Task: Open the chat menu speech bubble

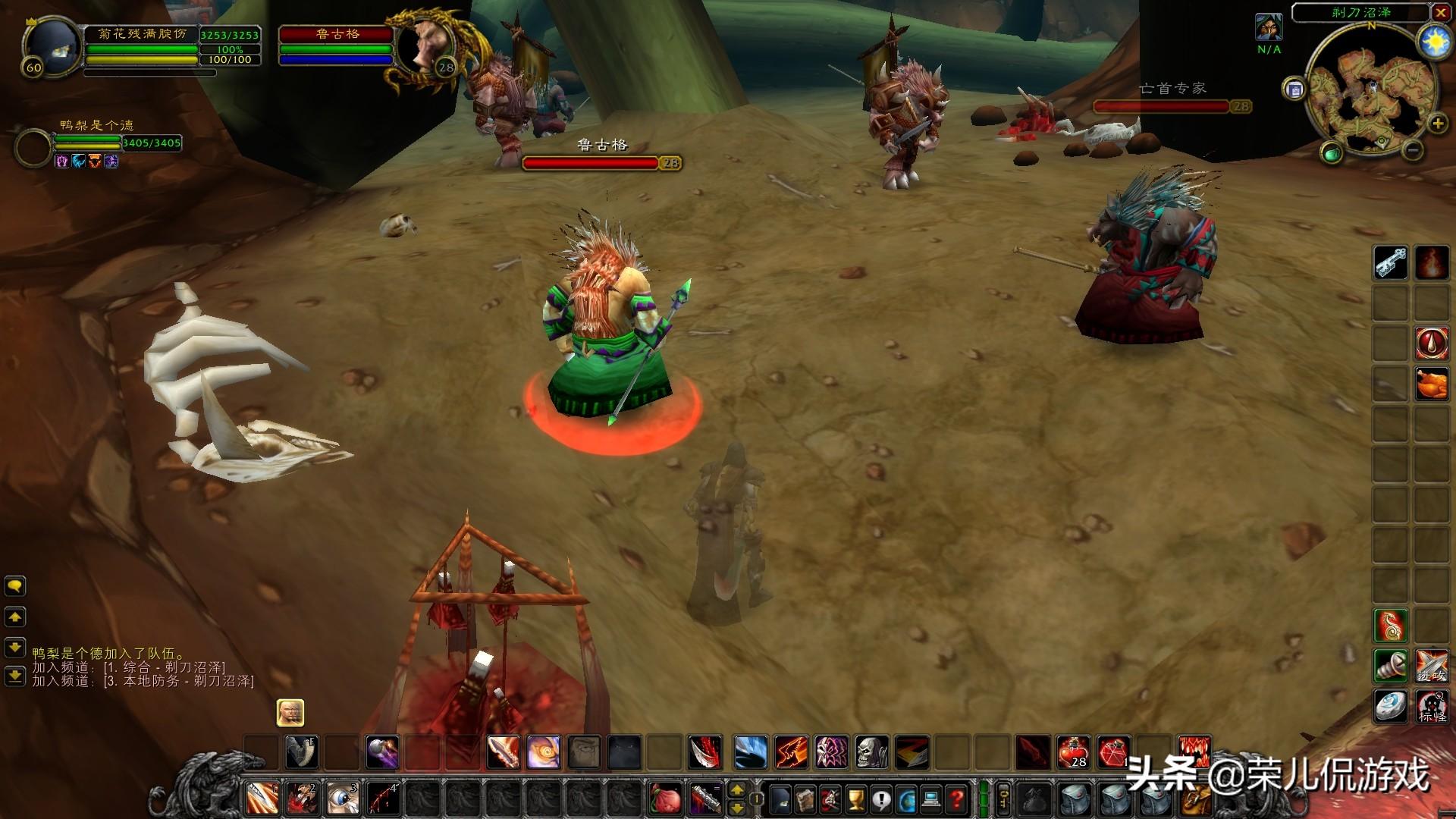Action: [15, 585]
